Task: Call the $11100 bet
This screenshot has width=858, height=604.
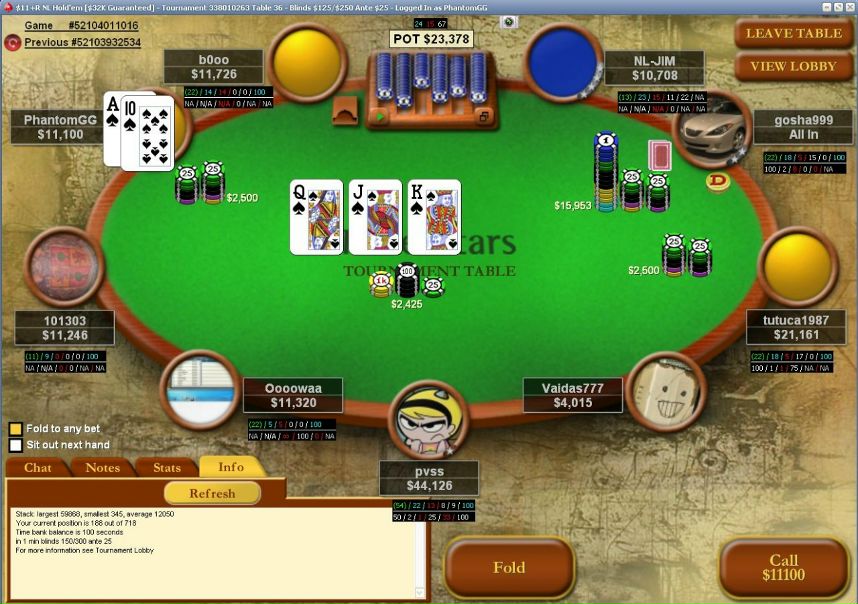Action: click(783, 568)
